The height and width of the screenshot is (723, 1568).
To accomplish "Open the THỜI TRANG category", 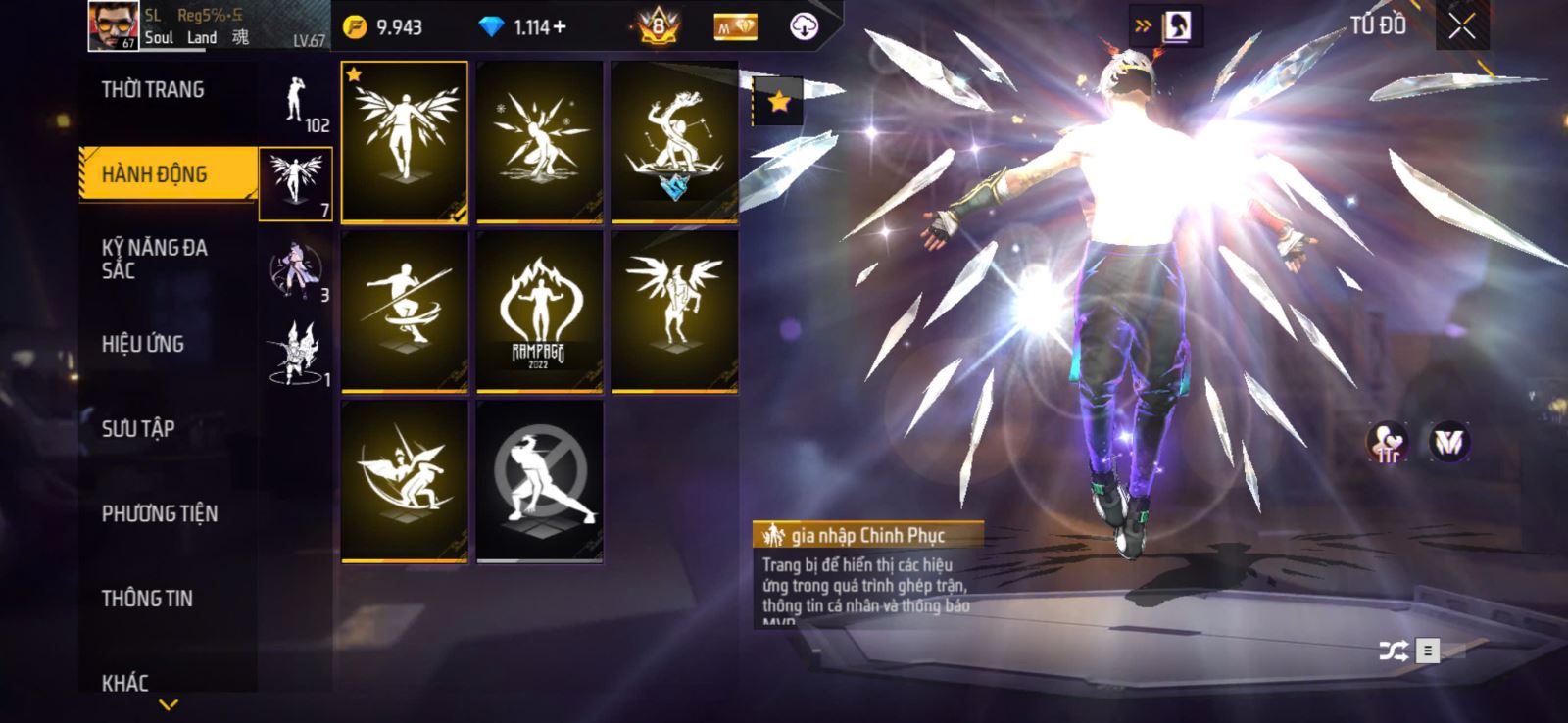I will (153, 90).
